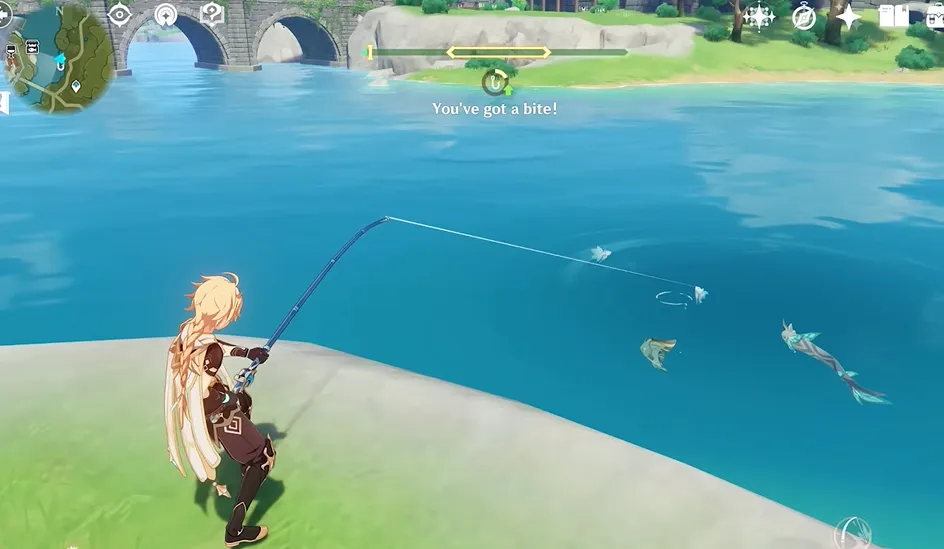
Task: Open the backpack inventory icon
Action: tap(936, 16)
